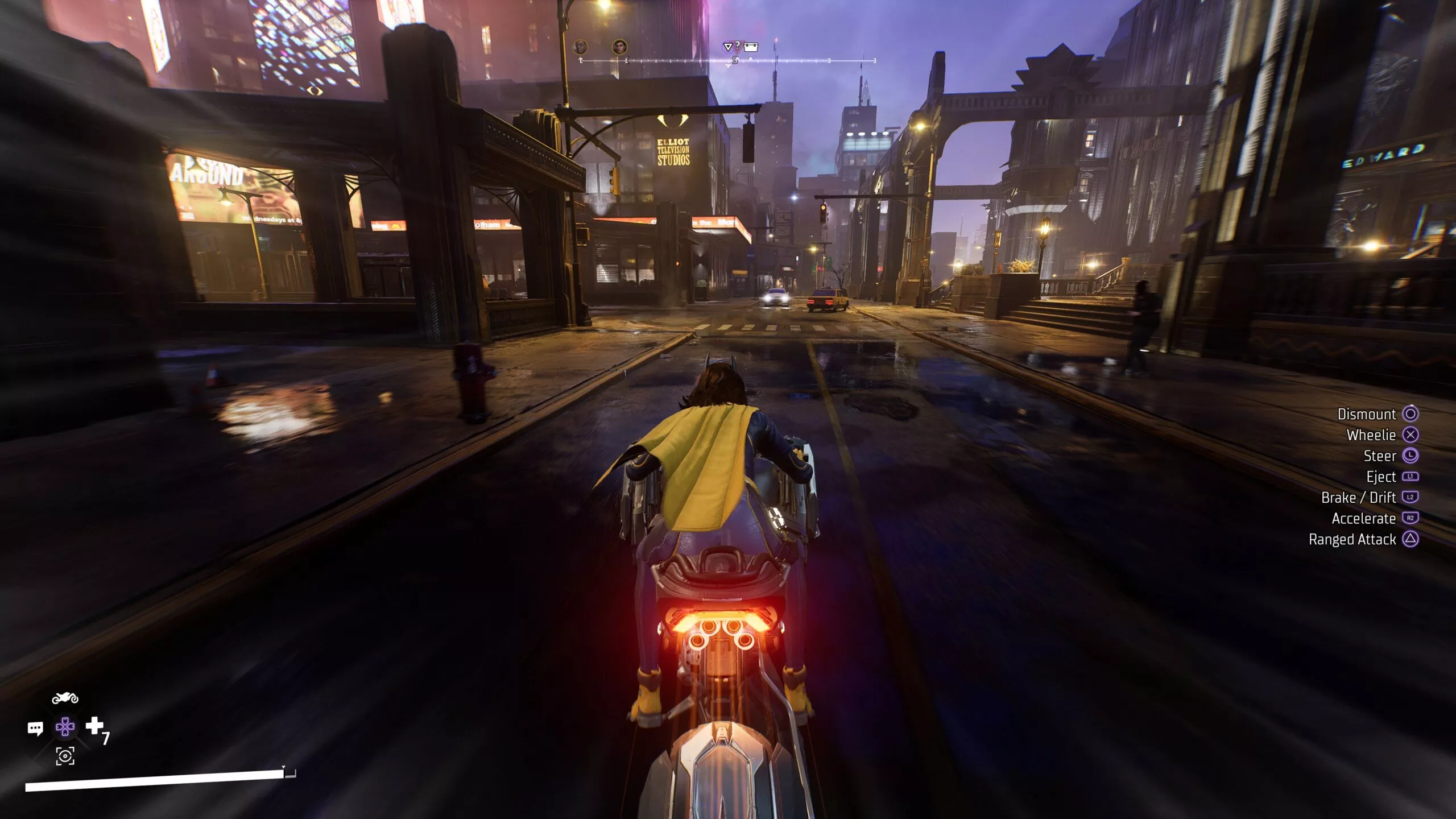
Task: Select the motorcycle icon on the quick wheel
Action: (x=65, y=698)
